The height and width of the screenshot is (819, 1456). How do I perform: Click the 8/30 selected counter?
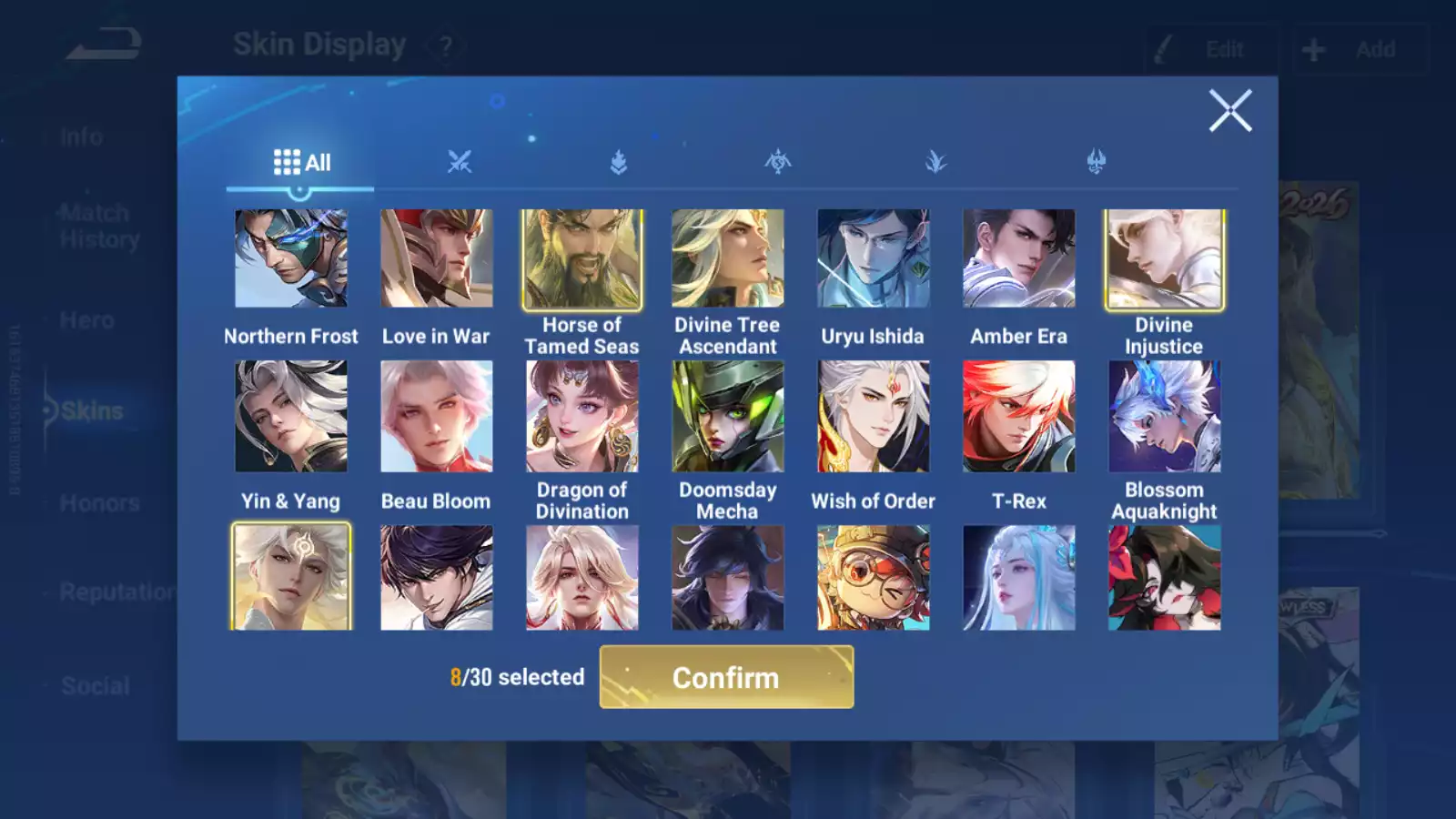coord(517,677)
